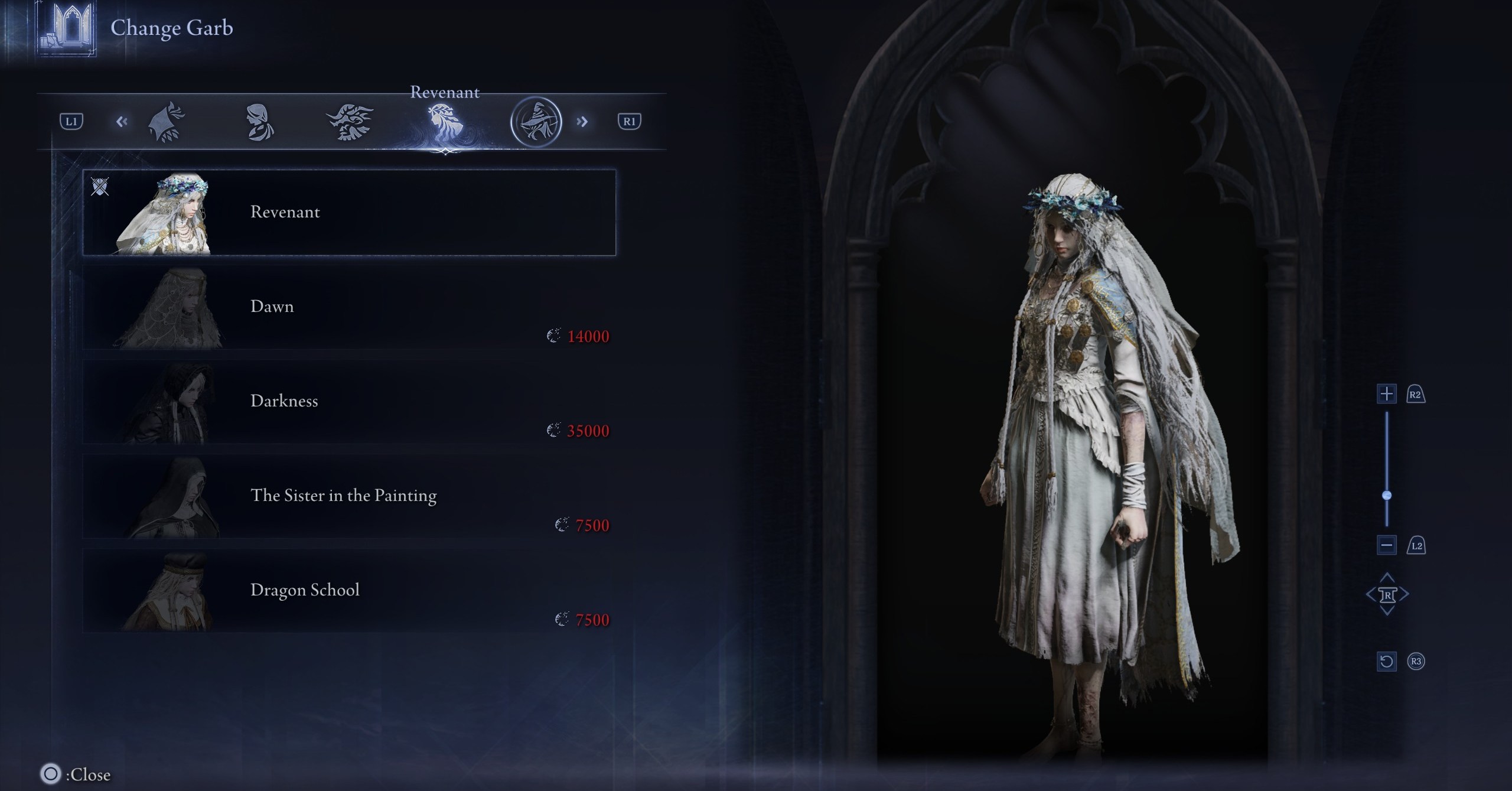The height and width of the screenshot is (791, 1512).
Task: Switch to the hooded-profile character tab
Action: click(259, 122)
